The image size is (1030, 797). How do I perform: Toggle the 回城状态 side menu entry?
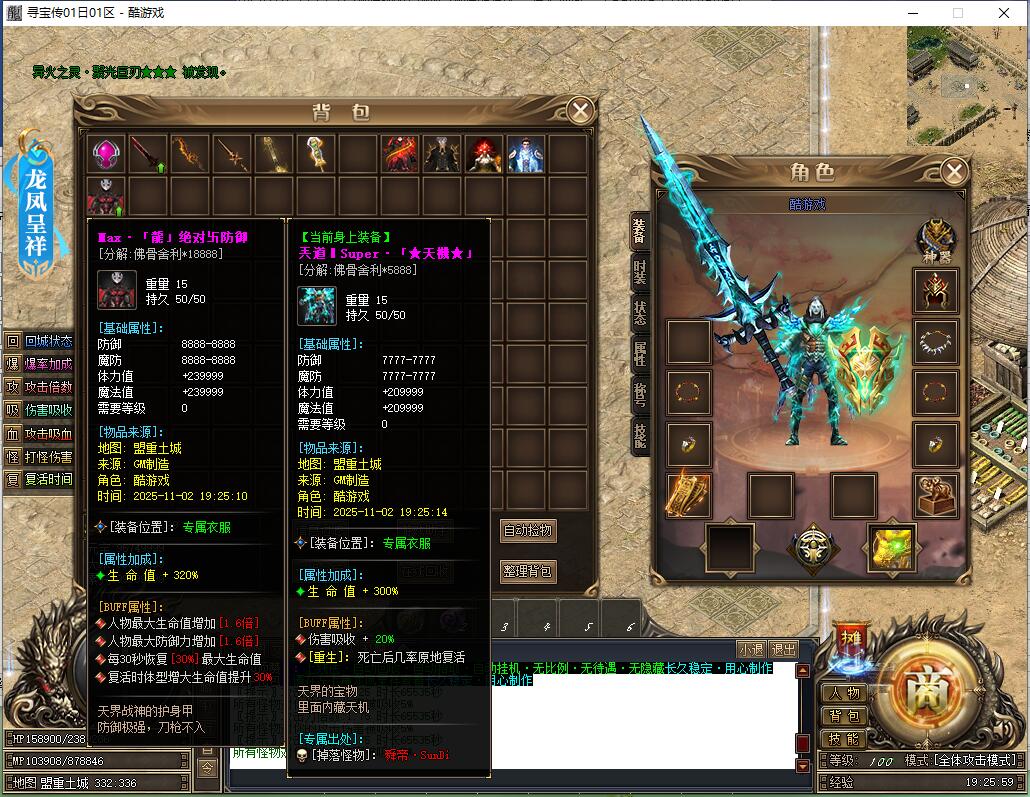click(40, 341)
